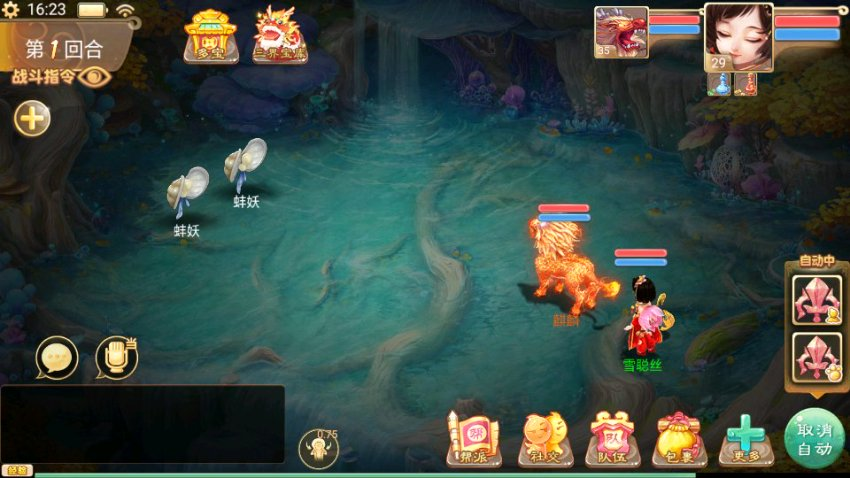Select the dragon pet portrait
This screenshot has width=850, height=478.
coord(621,32)
